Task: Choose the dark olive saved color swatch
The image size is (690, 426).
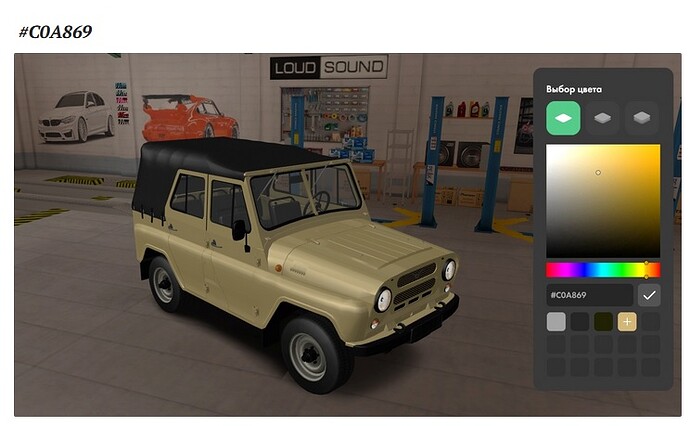Action: click(603, 321)
